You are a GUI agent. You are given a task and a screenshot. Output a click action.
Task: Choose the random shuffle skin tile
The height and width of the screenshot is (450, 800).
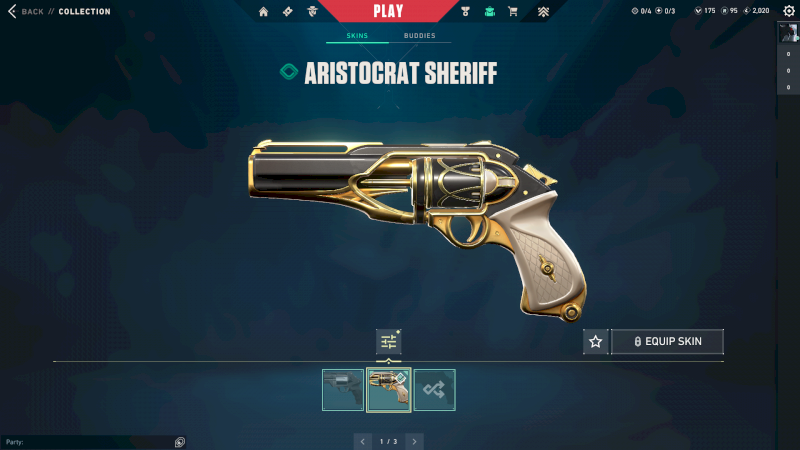[435, 390]
